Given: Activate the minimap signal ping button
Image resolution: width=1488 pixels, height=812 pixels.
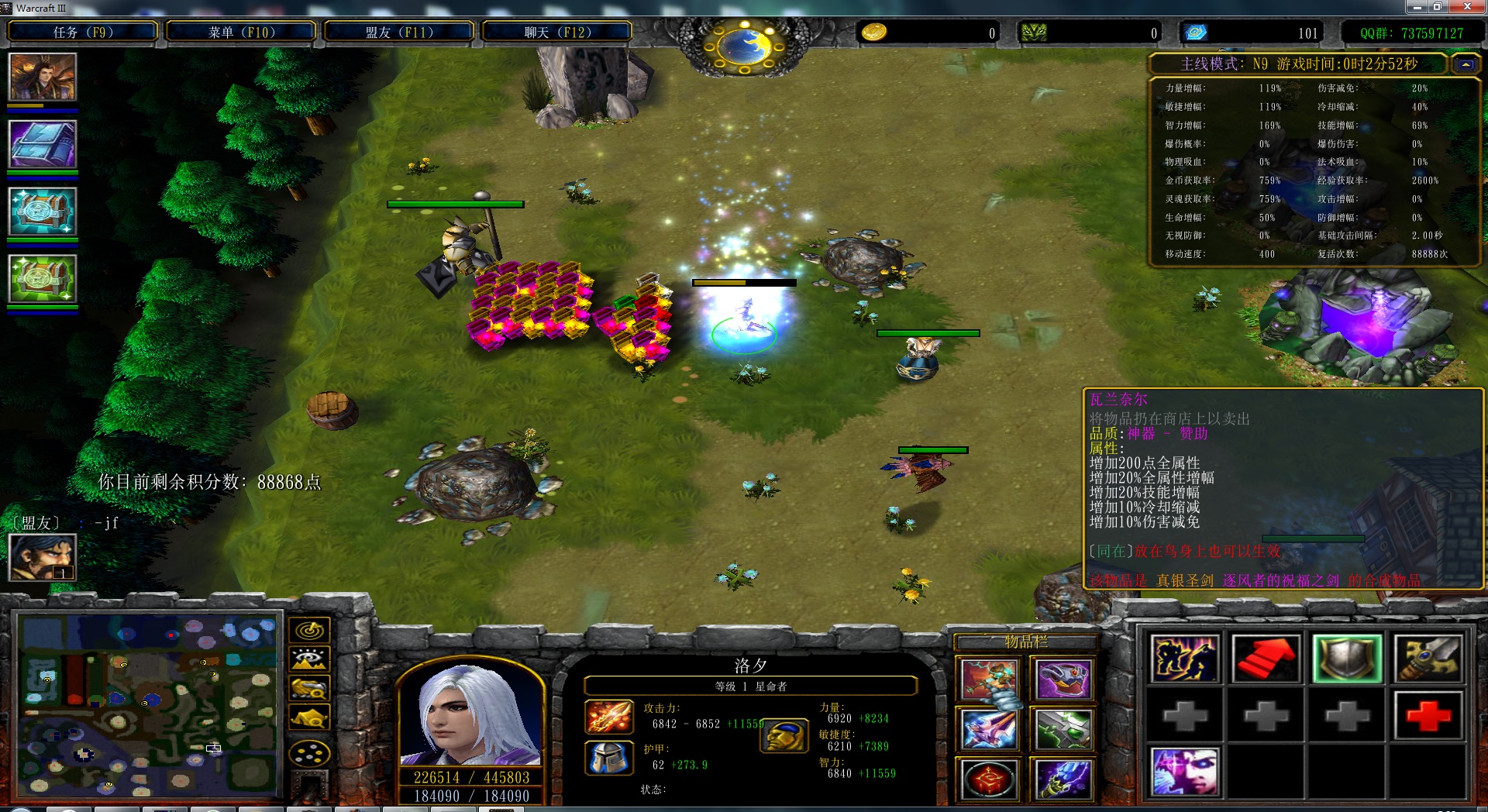Looking at the screenshot, I should [x=309, y=630].
